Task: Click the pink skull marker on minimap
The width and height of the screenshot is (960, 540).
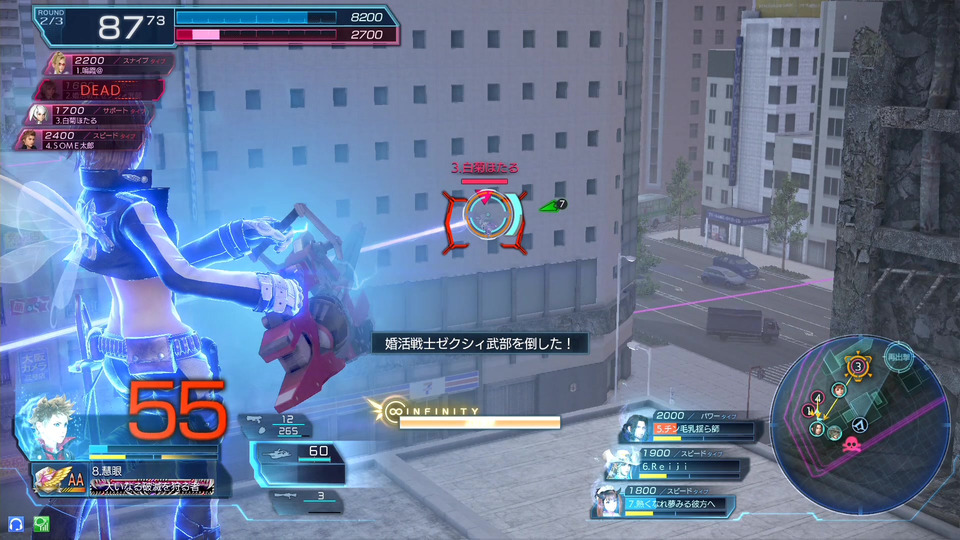Action: click(853, 445)
